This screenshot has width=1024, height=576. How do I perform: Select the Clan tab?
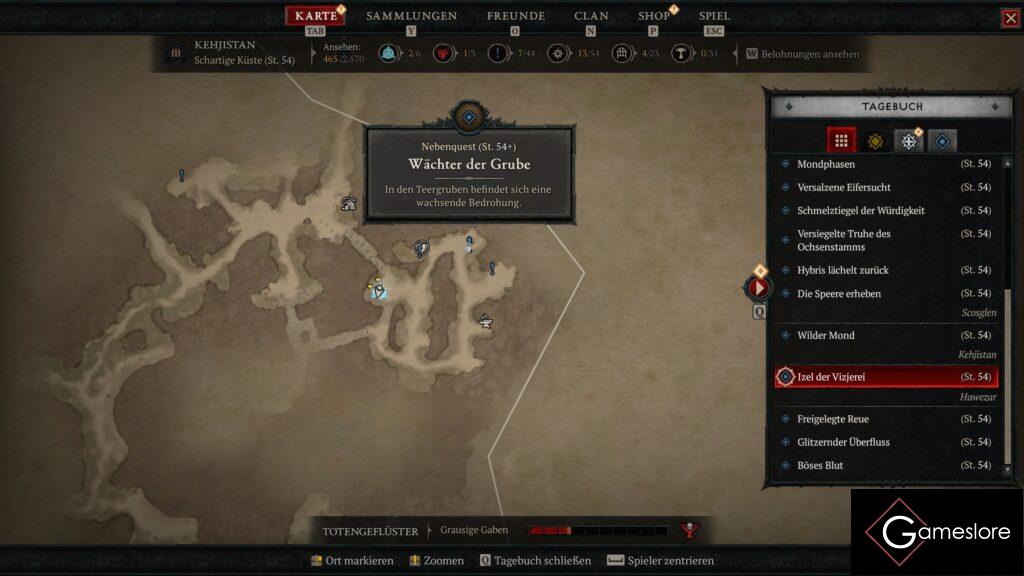591,16
